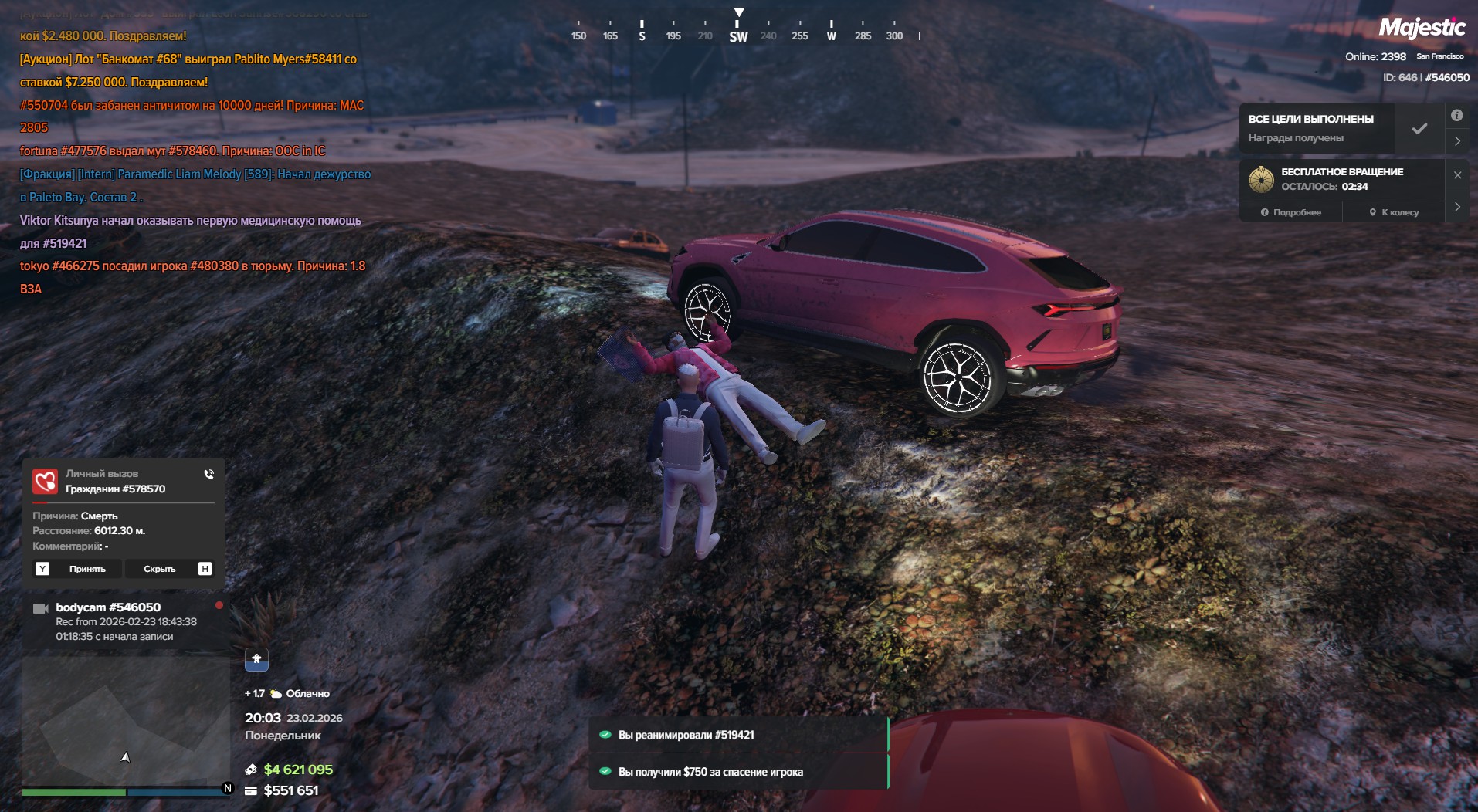Open the bodycam recording panel
Screen dimensions: 1478x812
point(125,621)
